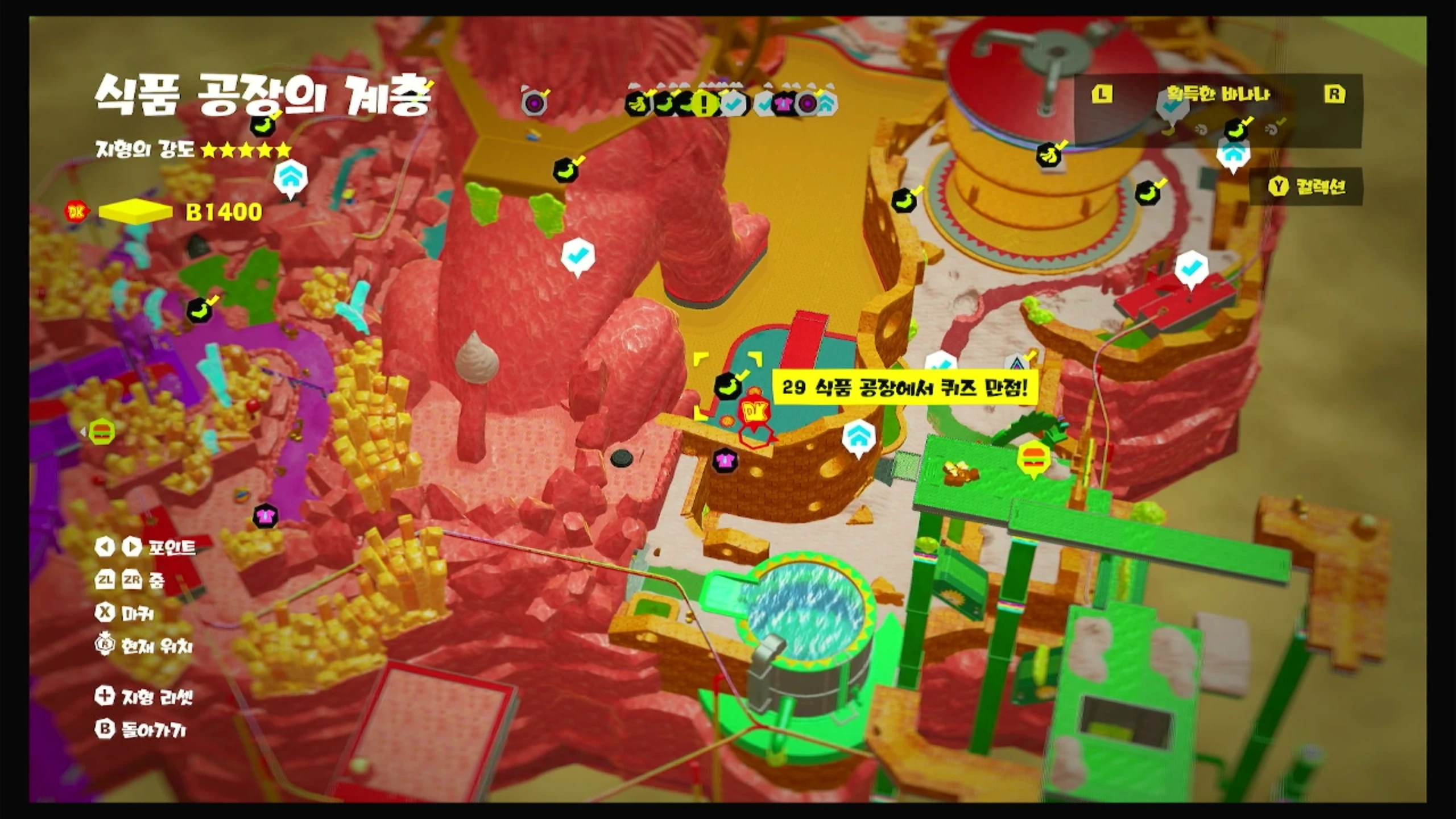Select the banana marker on the far-left green patch
The height and width of the screenshot is (819, 1456).
pyautogui.click(x=199, y=310)
